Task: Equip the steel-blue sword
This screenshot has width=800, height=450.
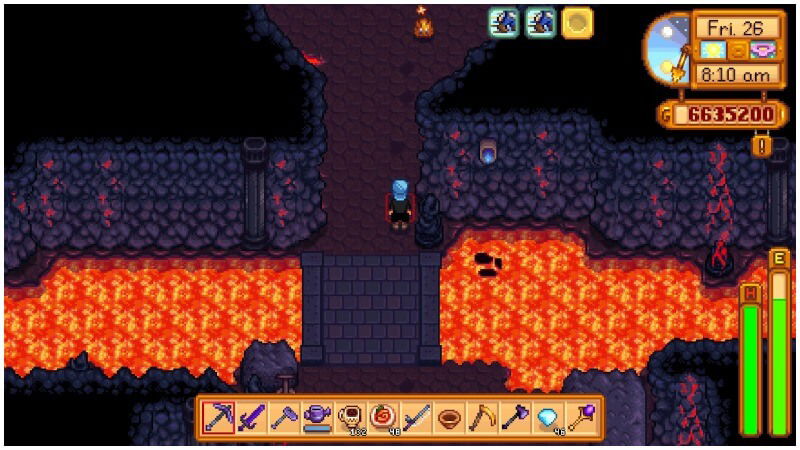Action: 416,416
